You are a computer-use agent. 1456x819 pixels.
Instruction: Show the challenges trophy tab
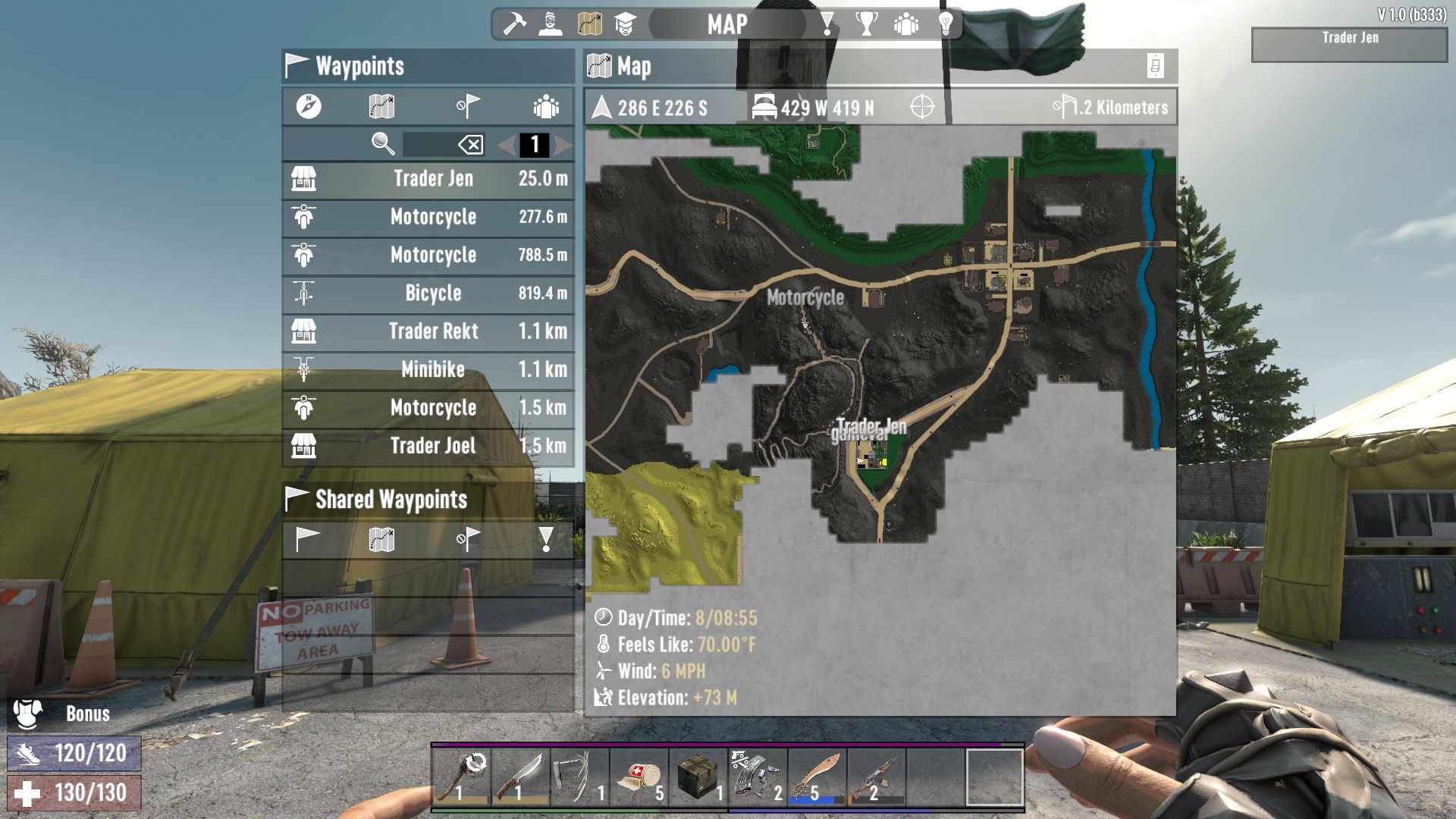pos(866,24)
